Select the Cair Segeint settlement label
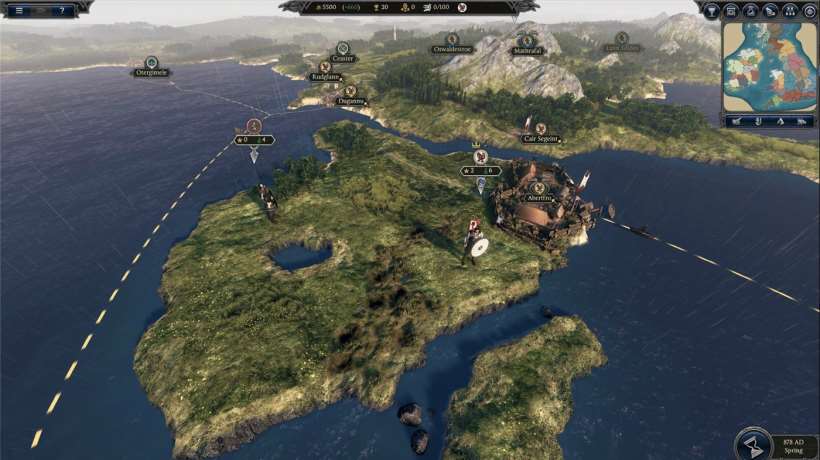Viewport: 820px width, 460px height. [x=541, y=139]
